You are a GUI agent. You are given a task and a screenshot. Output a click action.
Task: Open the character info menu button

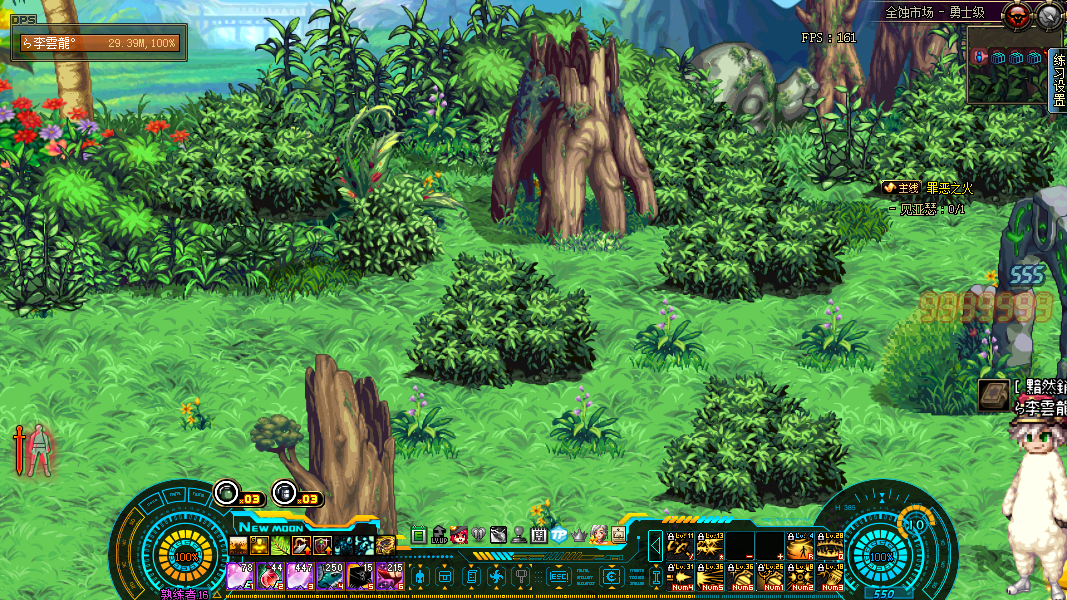tap(420, 577)
